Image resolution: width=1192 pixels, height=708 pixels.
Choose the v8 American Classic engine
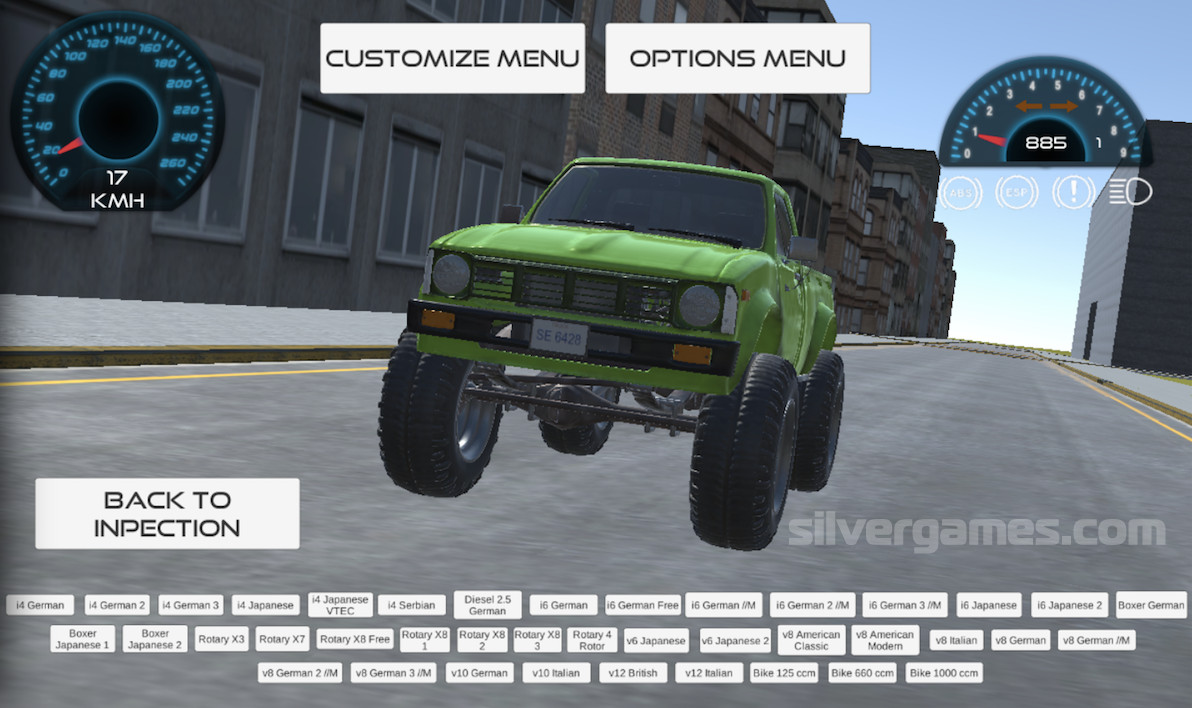(811, 640)
